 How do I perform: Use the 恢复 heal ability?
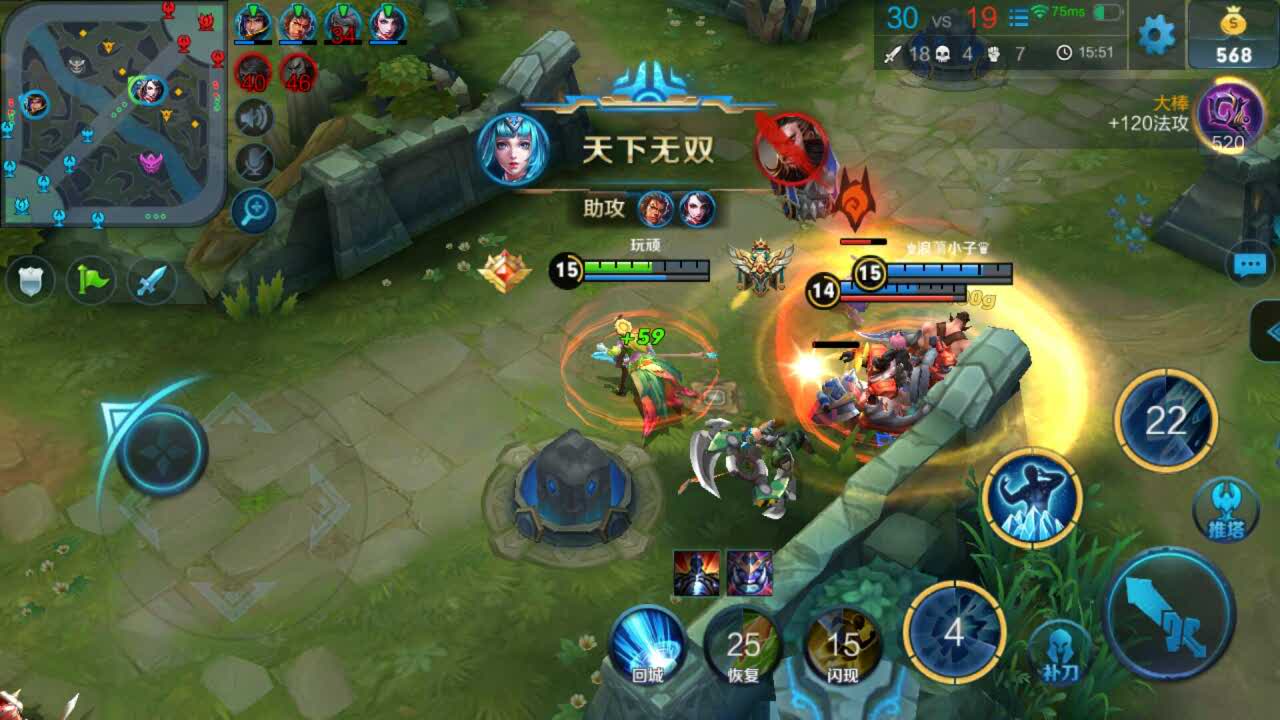tap(743, 645)
